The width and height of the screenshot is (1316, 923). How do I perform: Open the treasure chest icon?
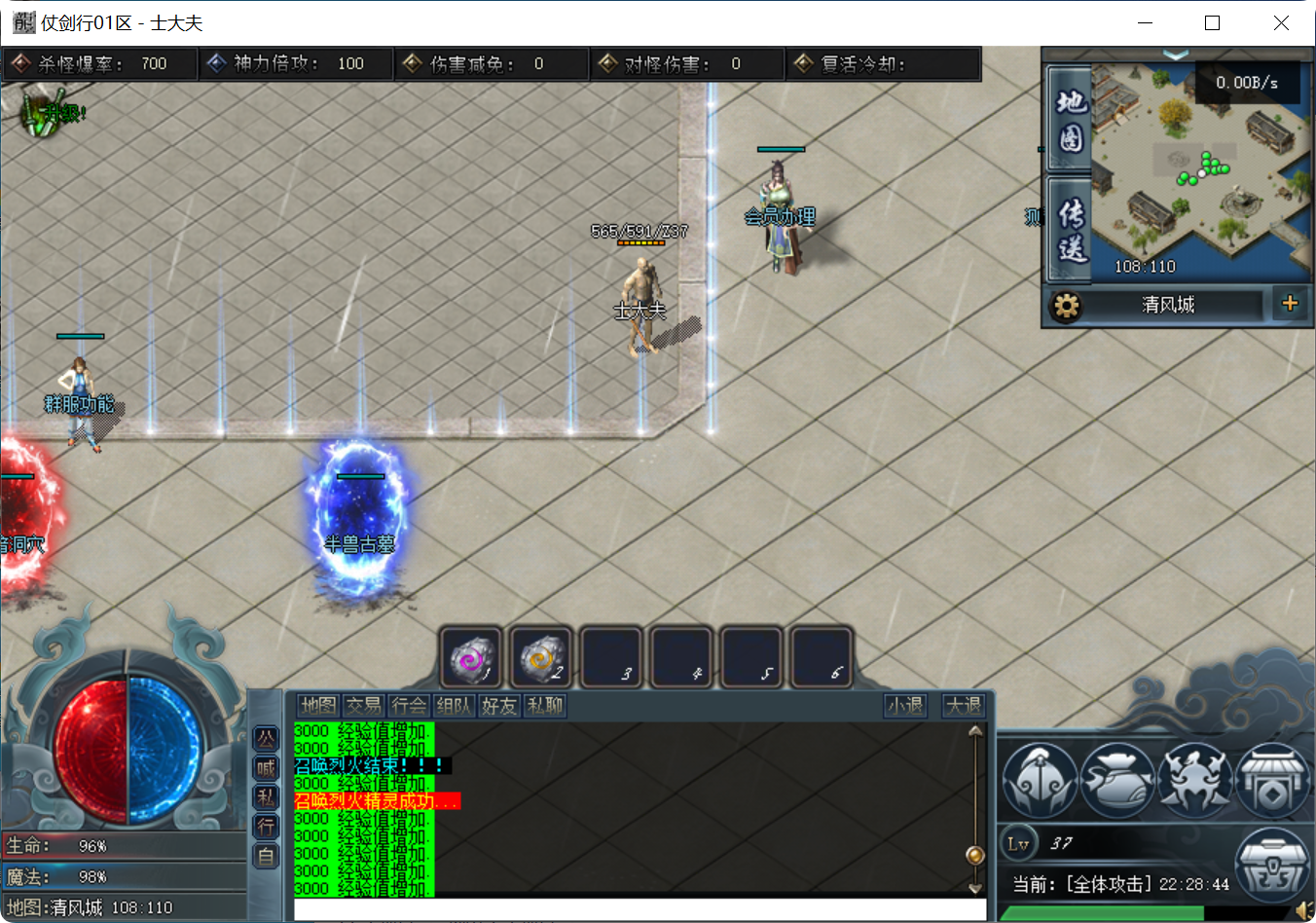(x=1271, y=864)
